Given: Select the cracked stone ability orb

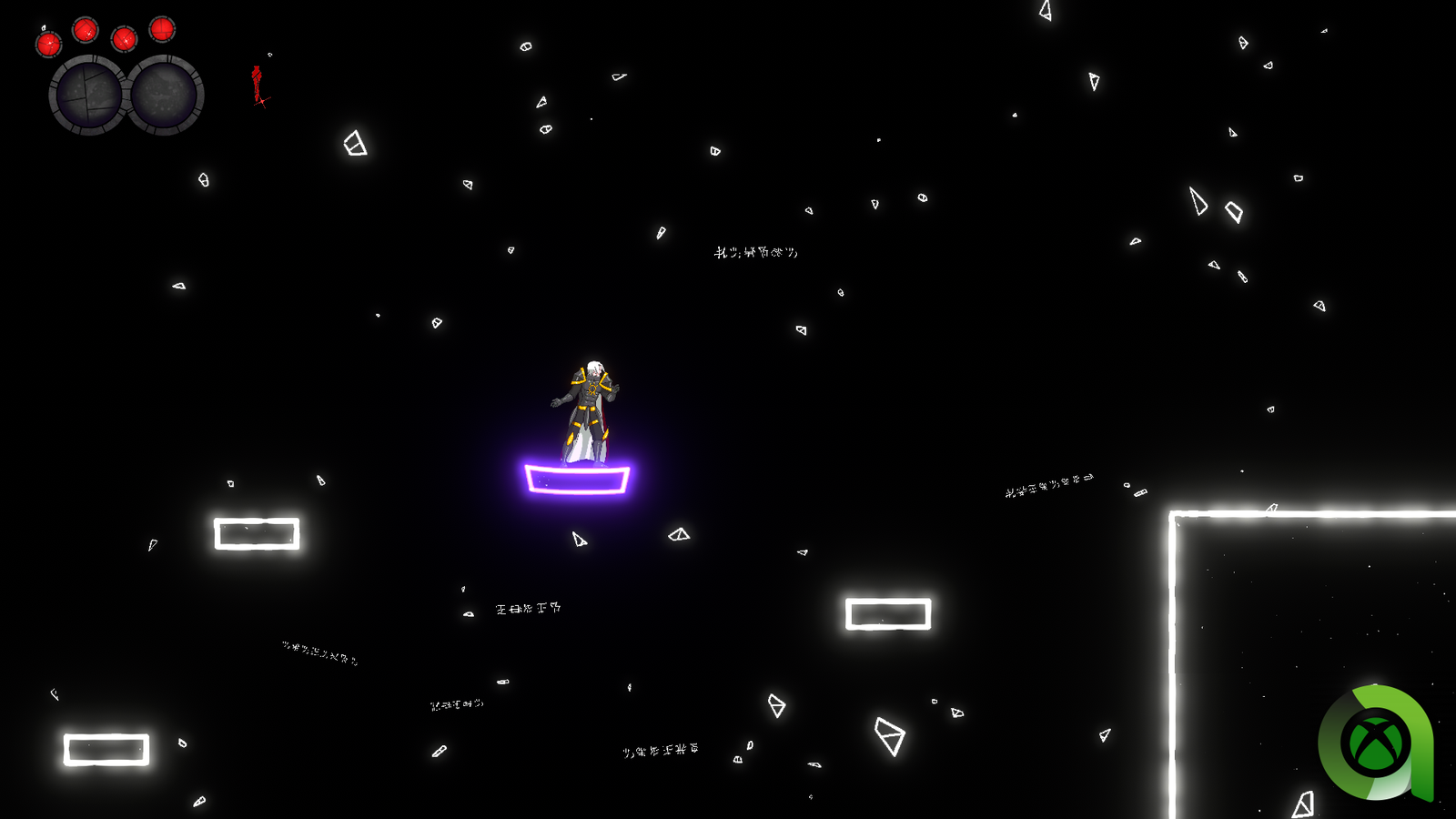Looking at the screenshot, I should coord(88,95).
